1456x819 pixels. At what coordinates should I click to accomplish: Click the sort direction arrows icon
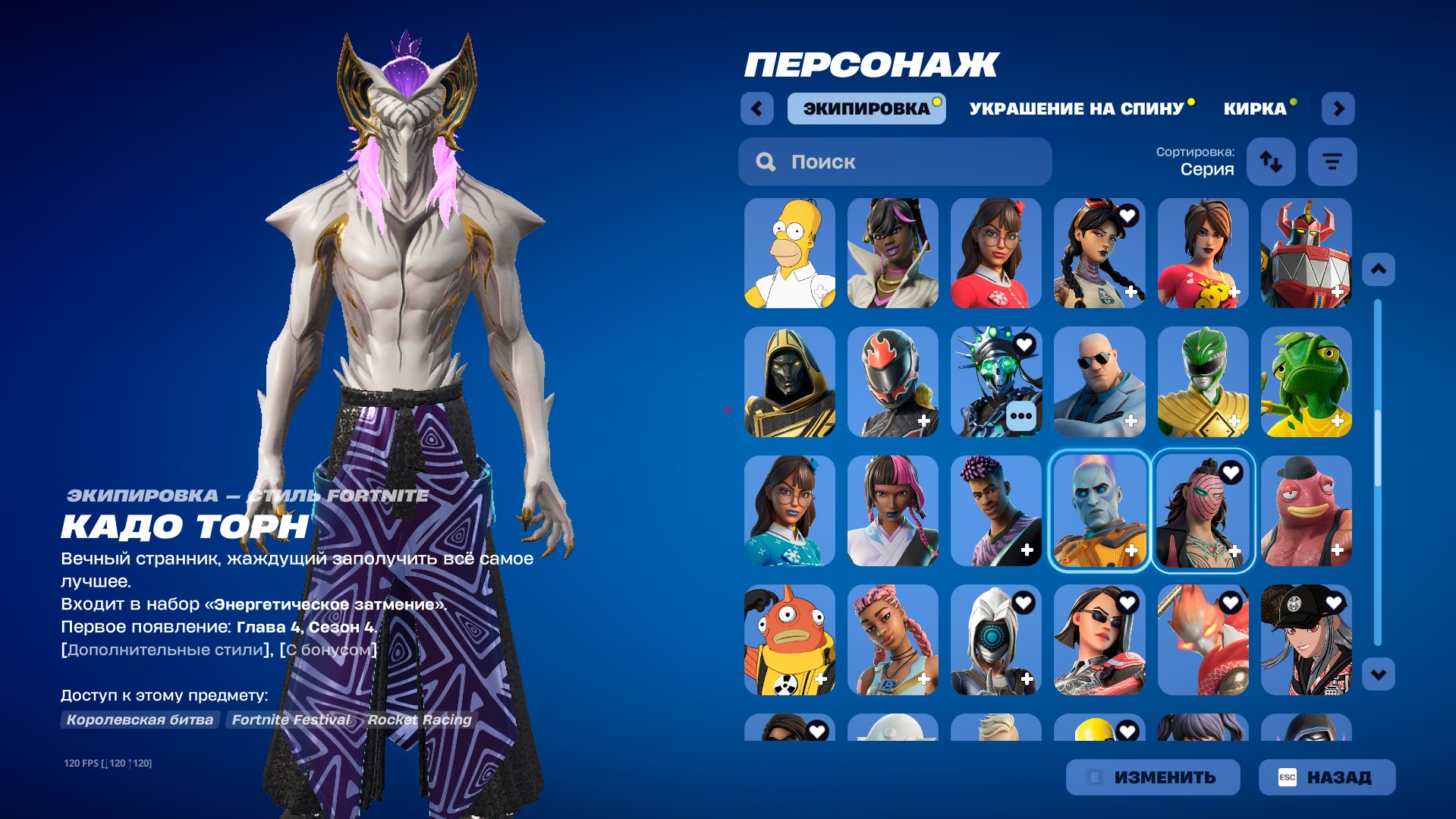pyautogui.click(x=1271, y=161)
